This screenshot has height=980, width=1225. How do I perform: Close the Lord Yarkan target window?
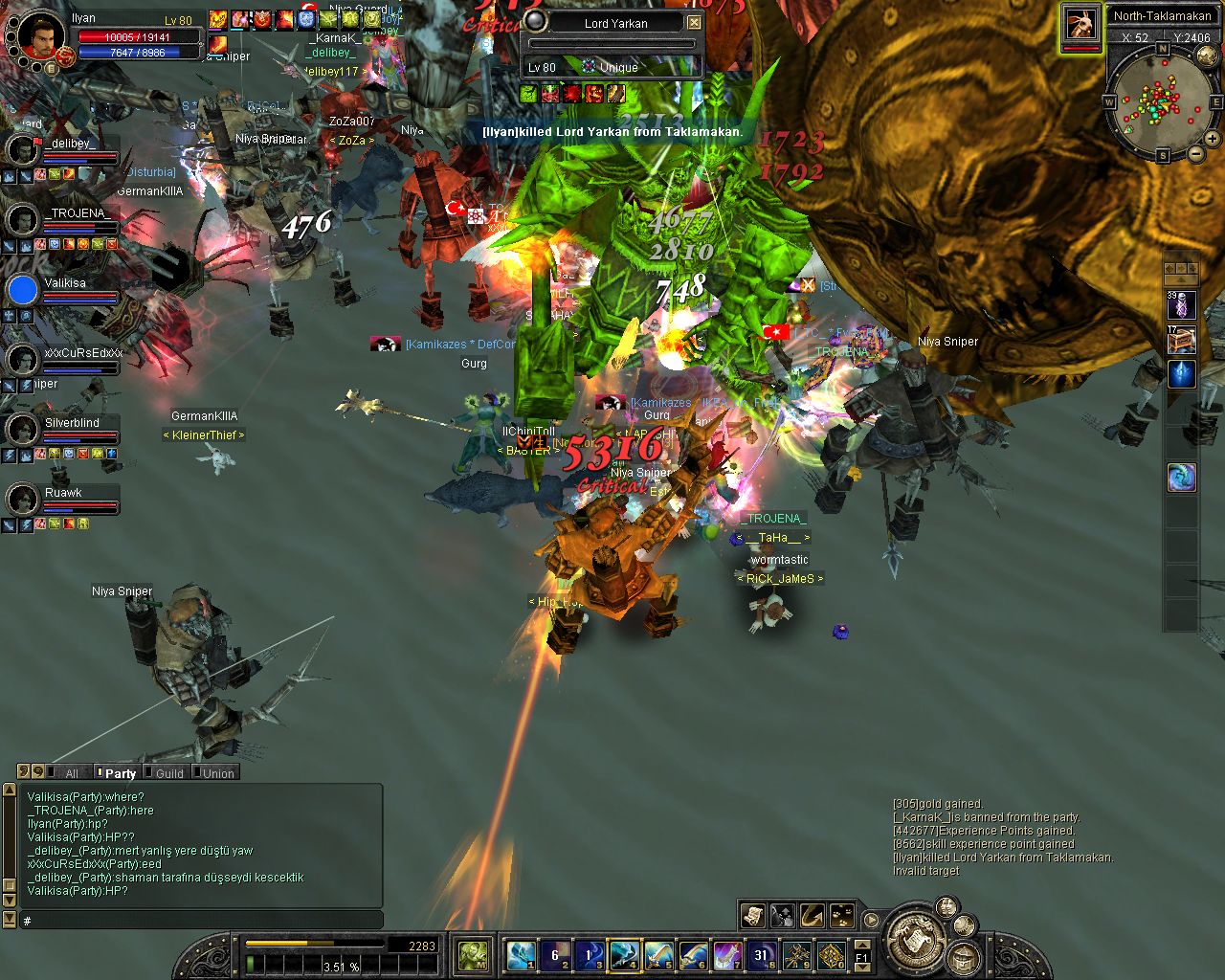(695, 23)
